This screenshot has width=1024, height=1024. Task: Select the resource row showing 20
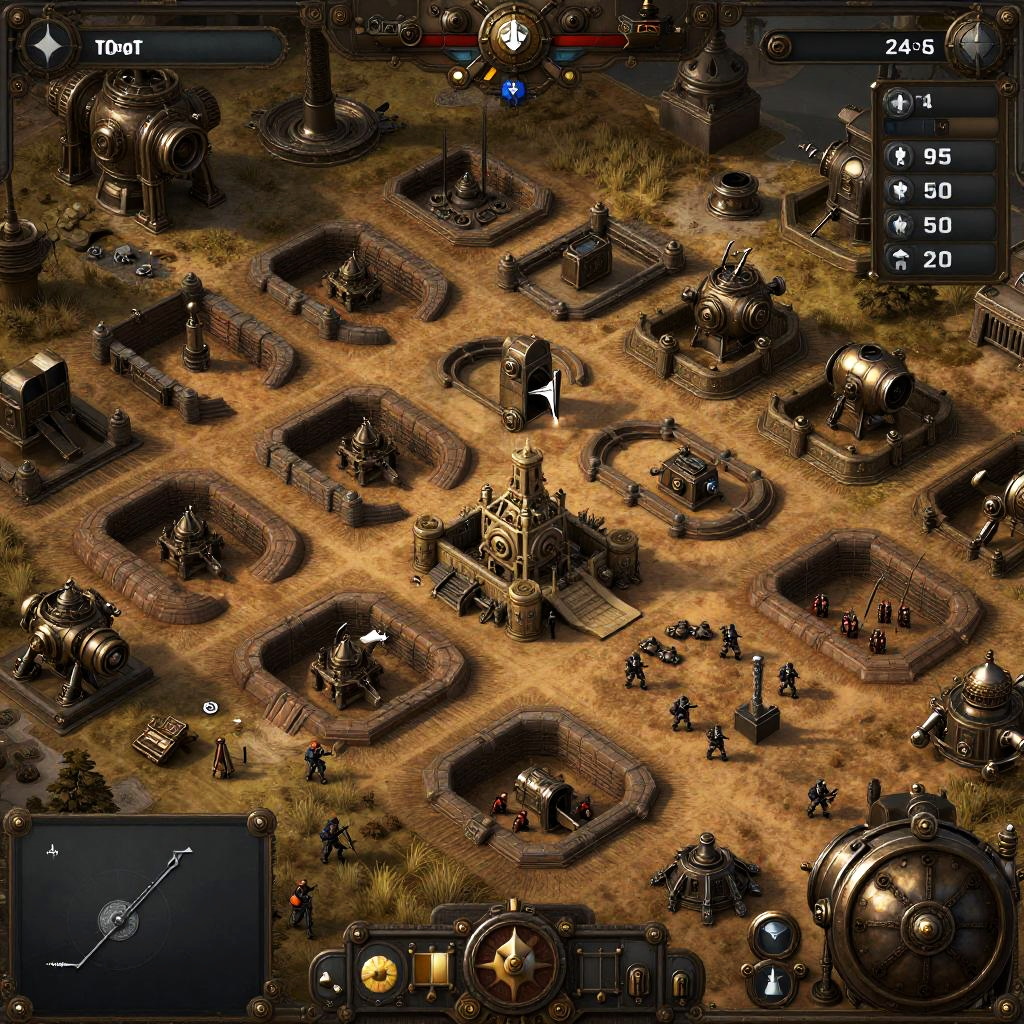[x=940, y=260]
